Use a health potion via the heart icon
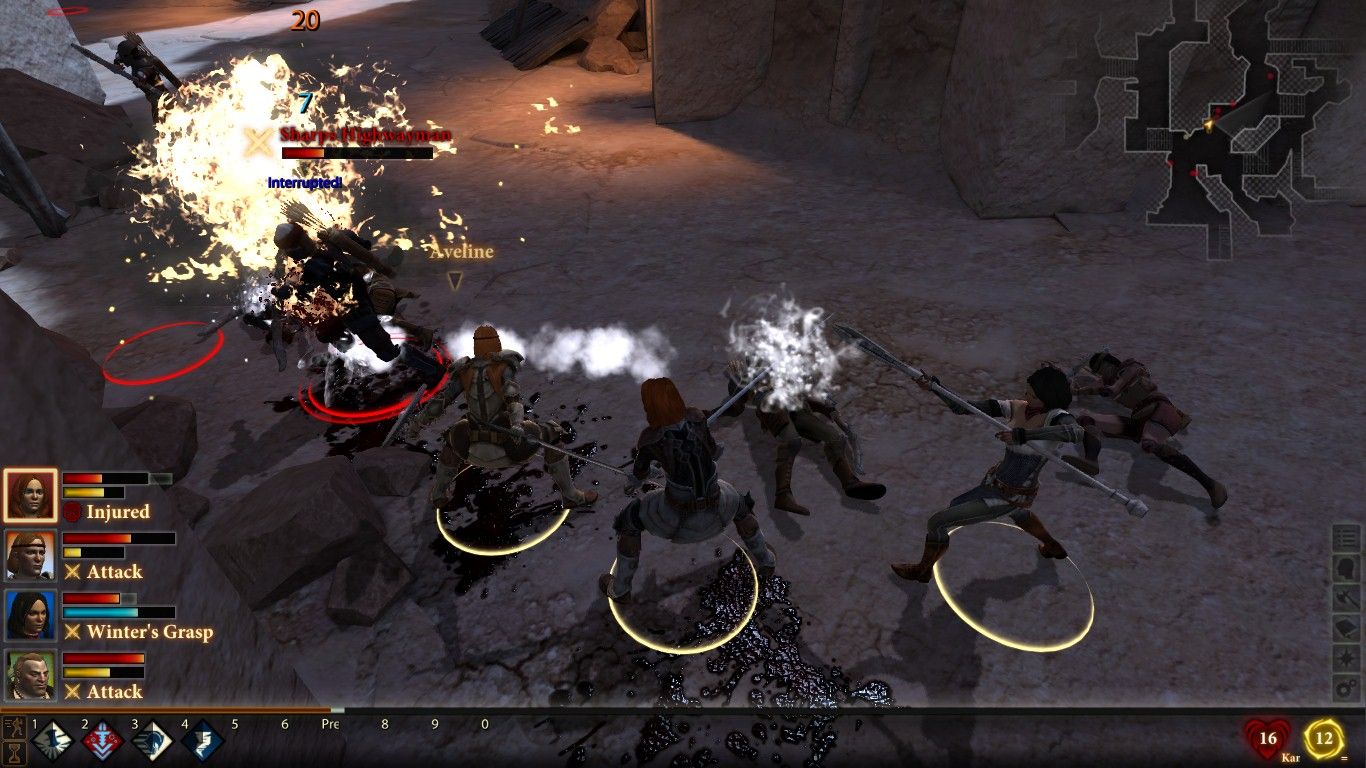The image size is (1366, 768). pyautogui.click(x=1267, y=740)
